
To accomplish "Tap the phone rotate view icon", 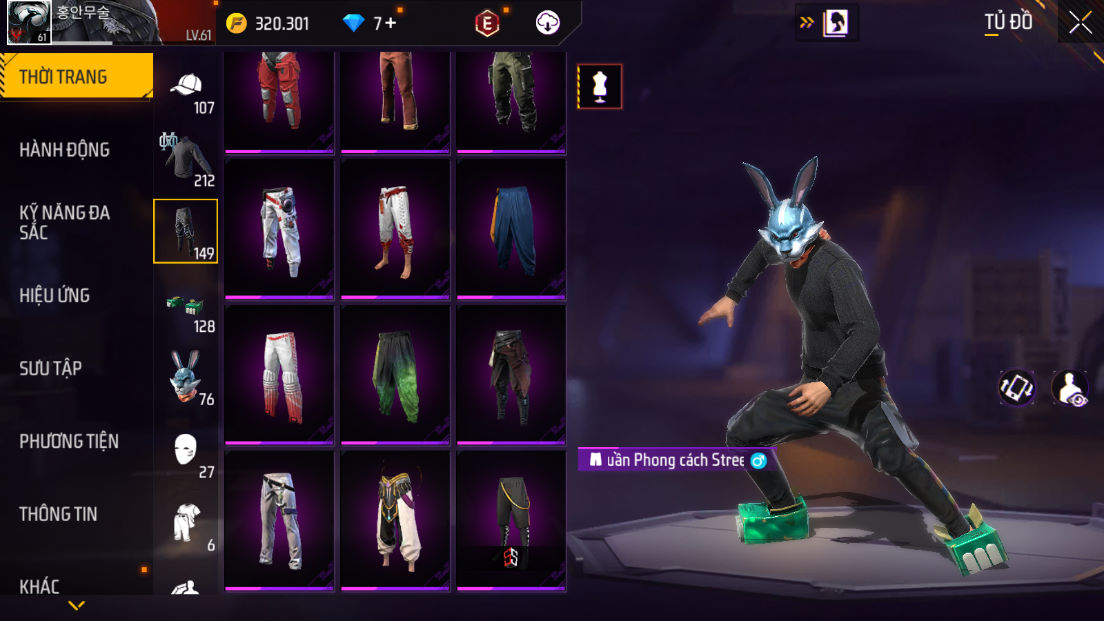I will [1017, 388].
